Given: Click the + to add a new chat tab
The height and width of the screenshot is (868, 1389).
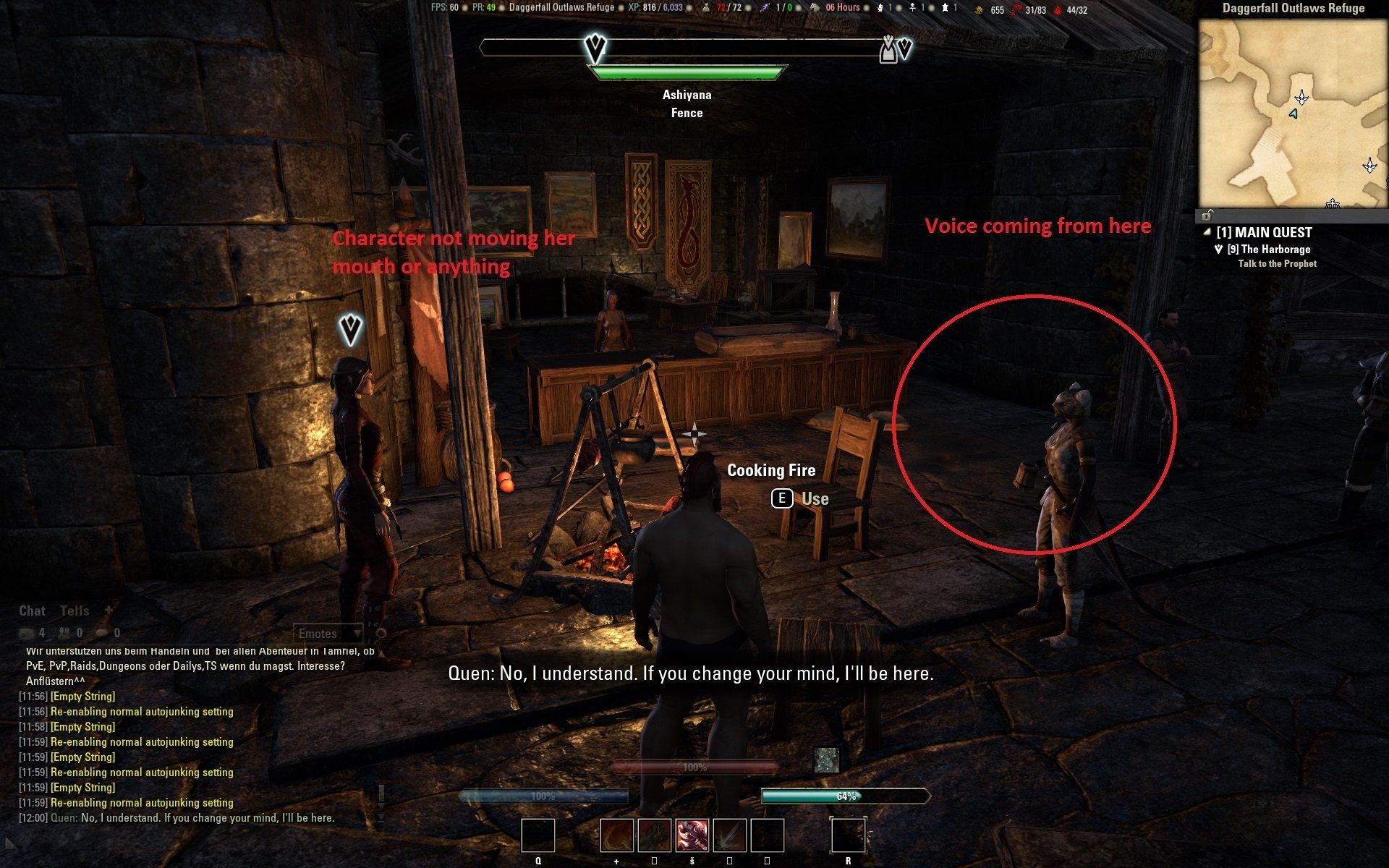Looking at the screenshot, I should tap(107, 610).
